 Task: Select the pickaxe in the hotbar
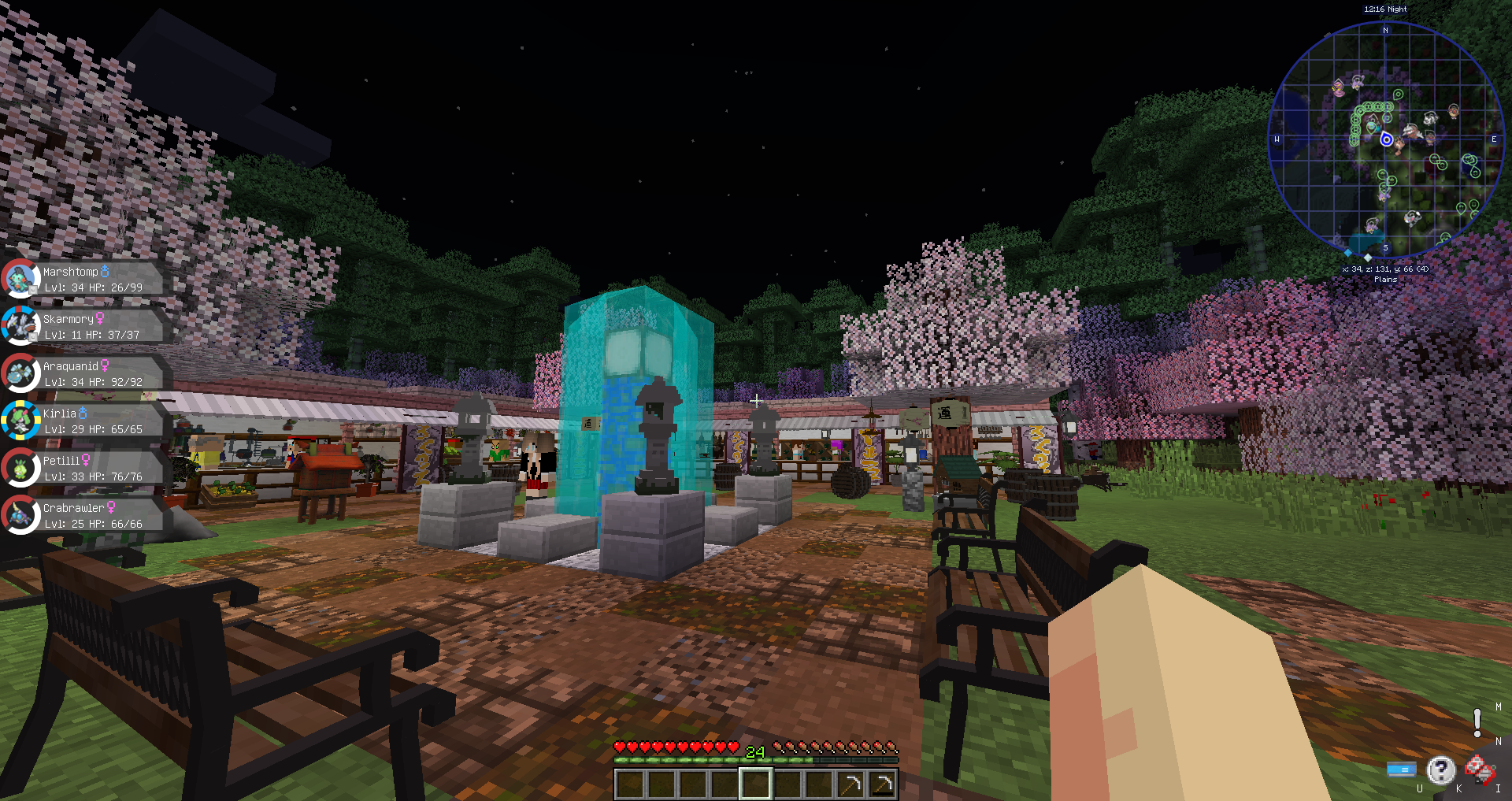coord(852,783)
